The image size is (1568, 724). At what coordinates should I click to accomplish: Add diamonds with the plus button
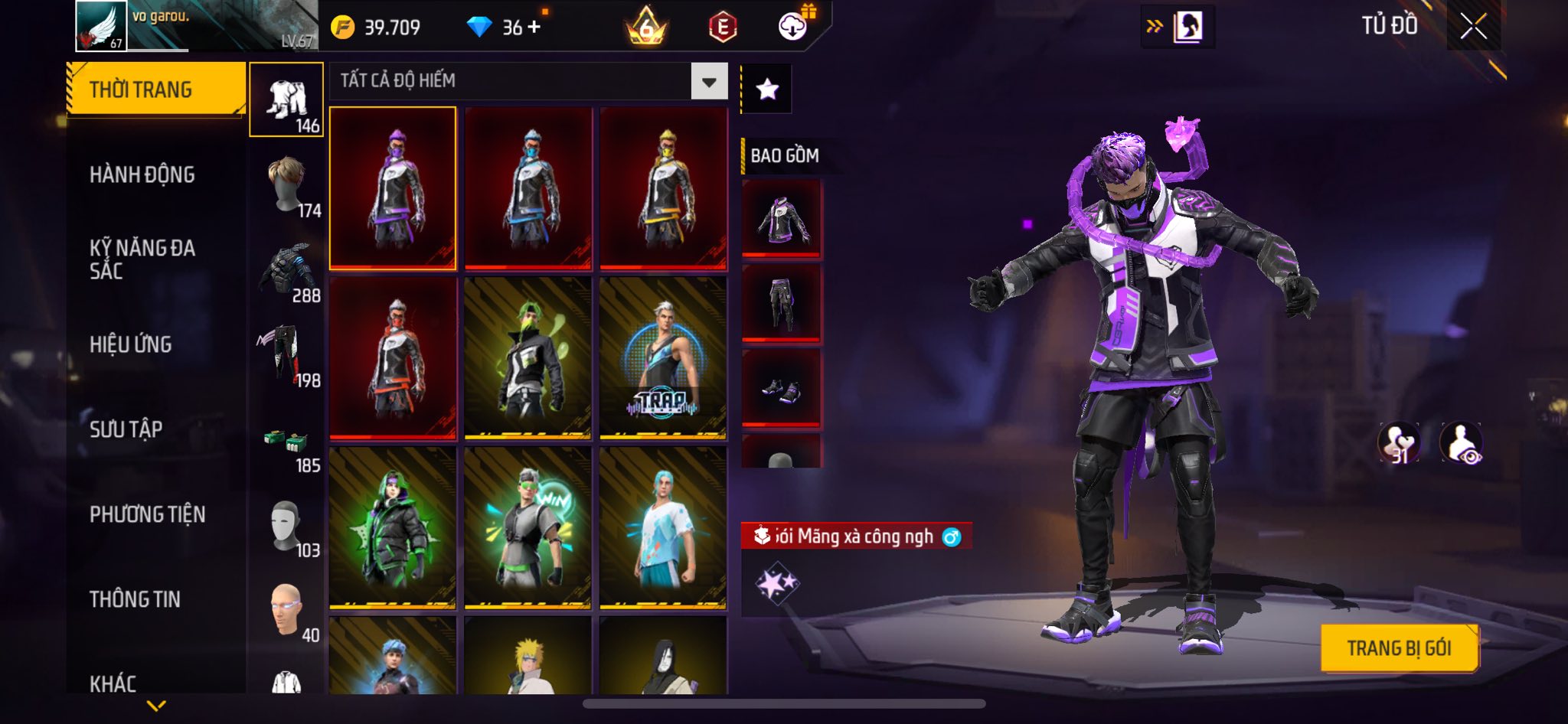534,27
